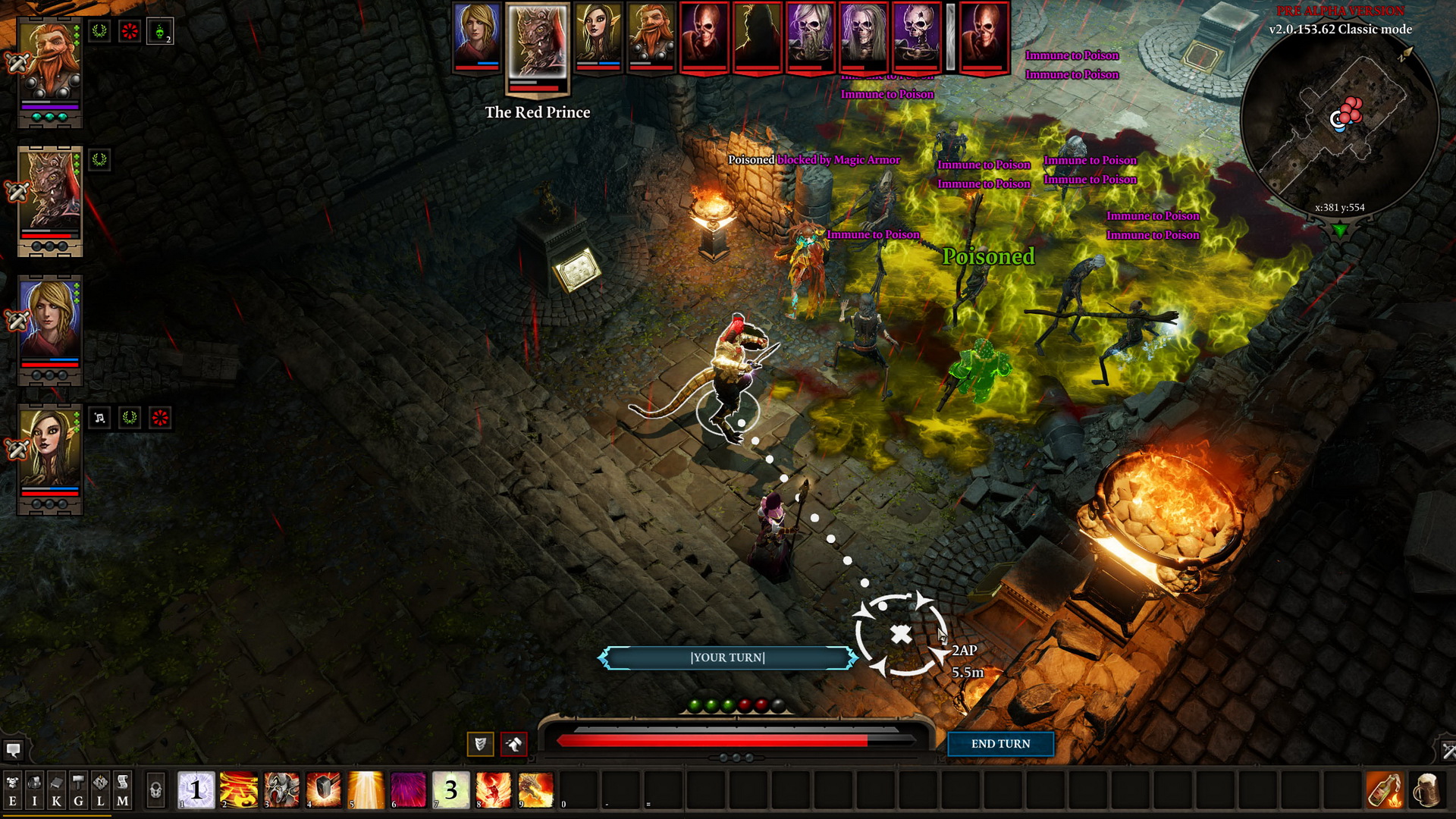Open the equipment panel (E)
1456x819 pixels.
(12, 790)
